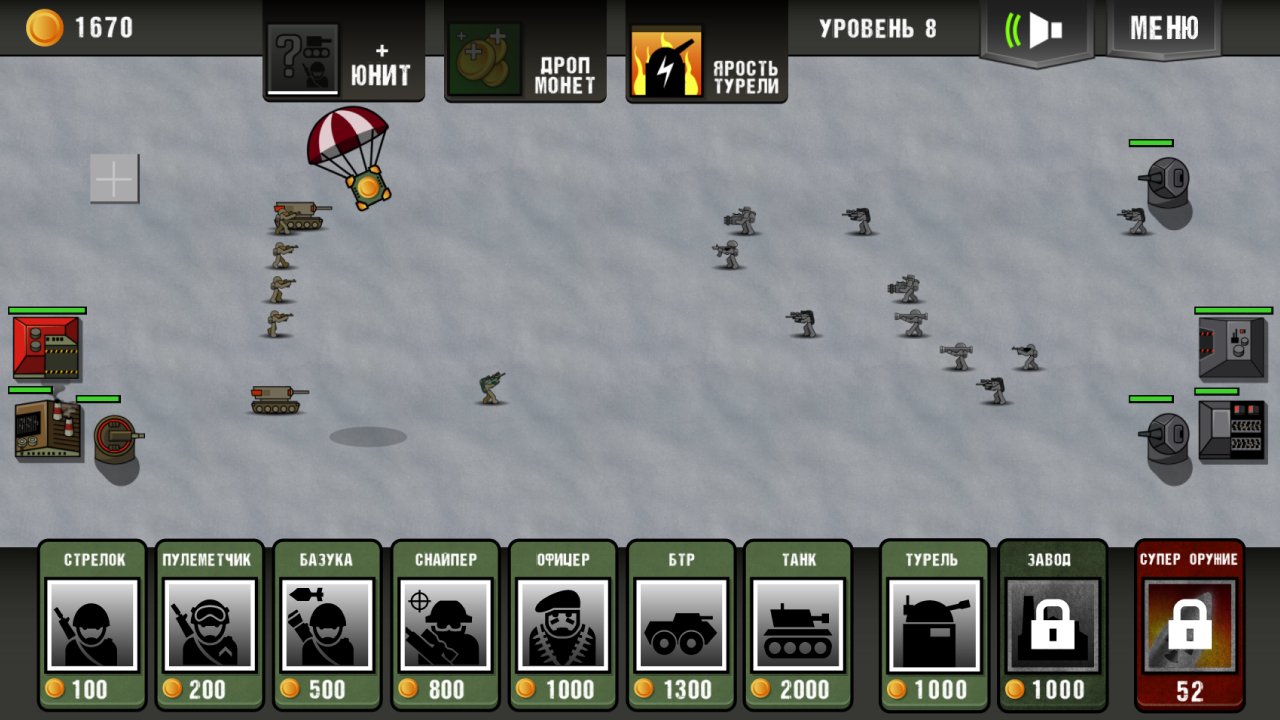Click the empty crosshair placement slot

[x=114, y=179]
